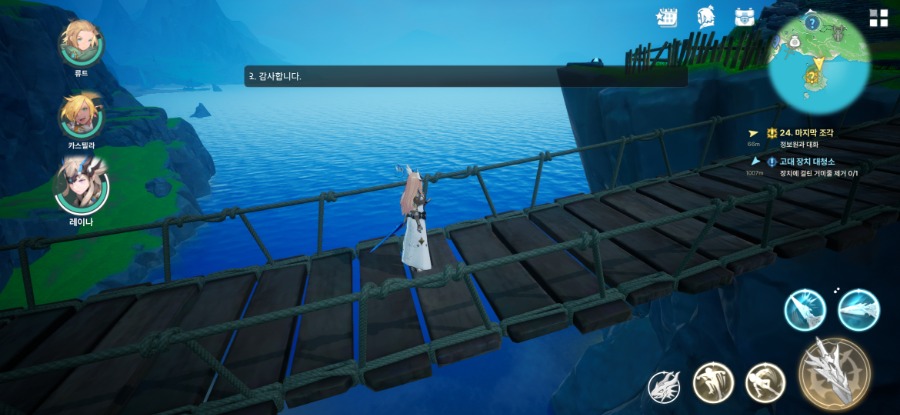Open the four-square main menu
Viewport: 900px width, 415px height.
click(878, 18)
